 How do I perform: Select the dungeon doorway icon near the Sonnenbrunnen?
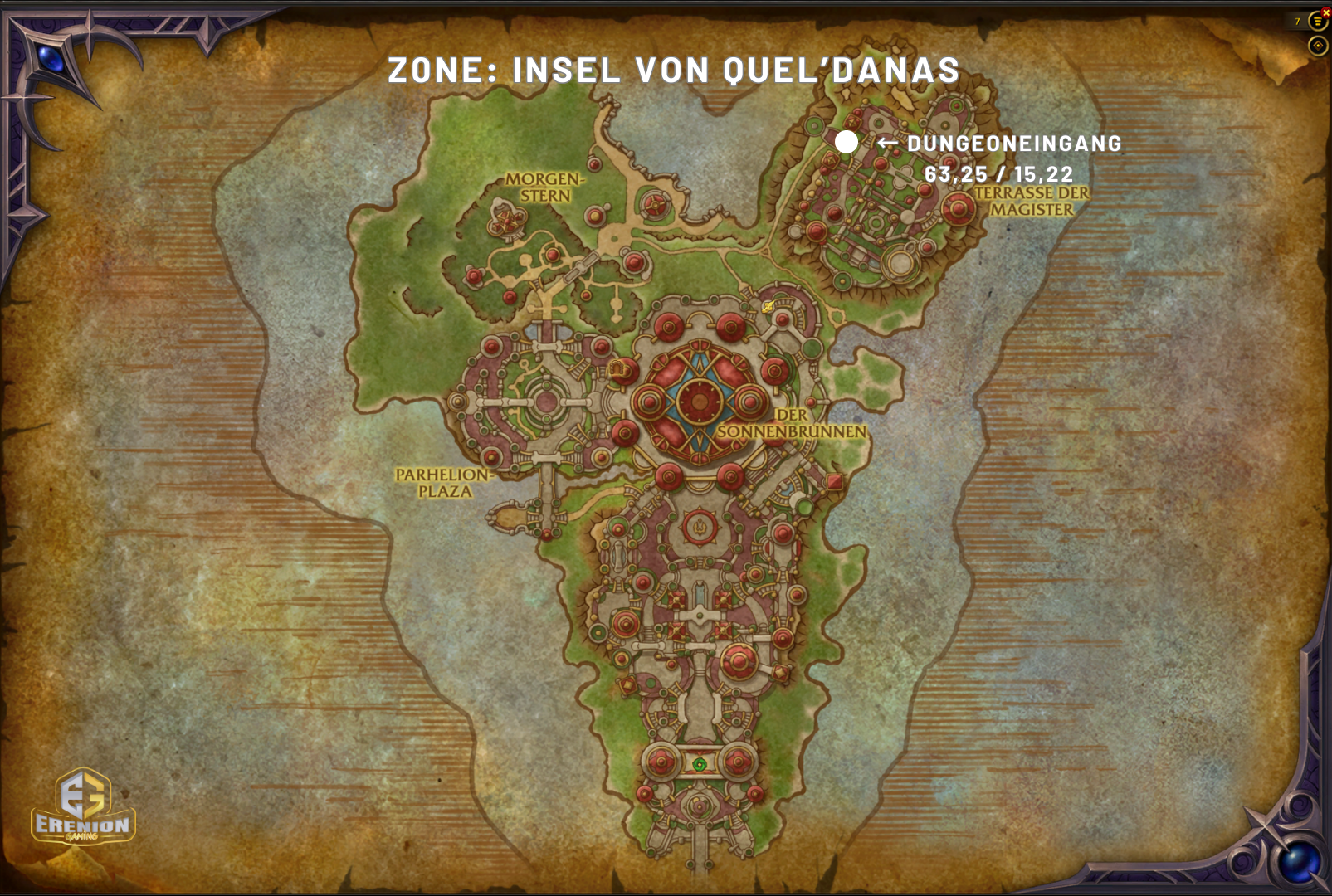[617, 368]
